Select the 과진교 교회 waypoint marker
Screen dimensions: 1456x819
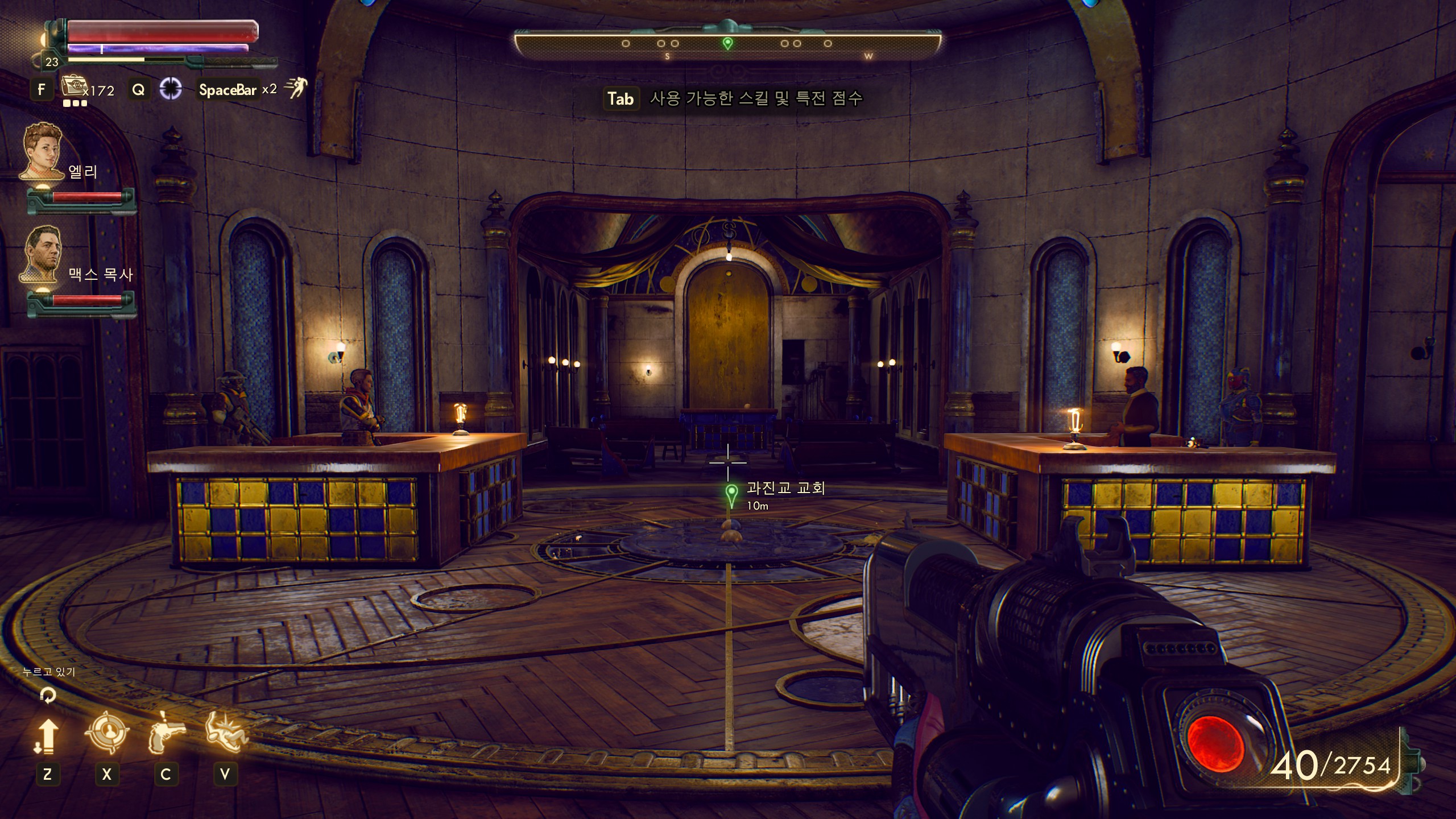(731, 494)
